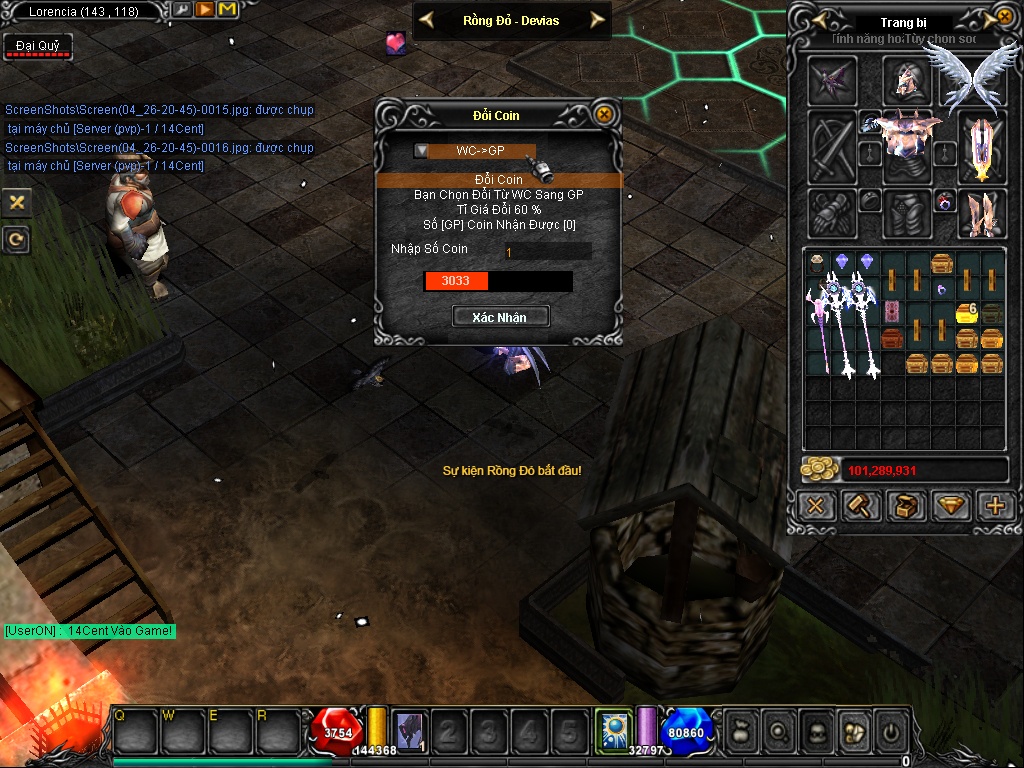Close the Trang bị equipment panel

pos(1004,18)
